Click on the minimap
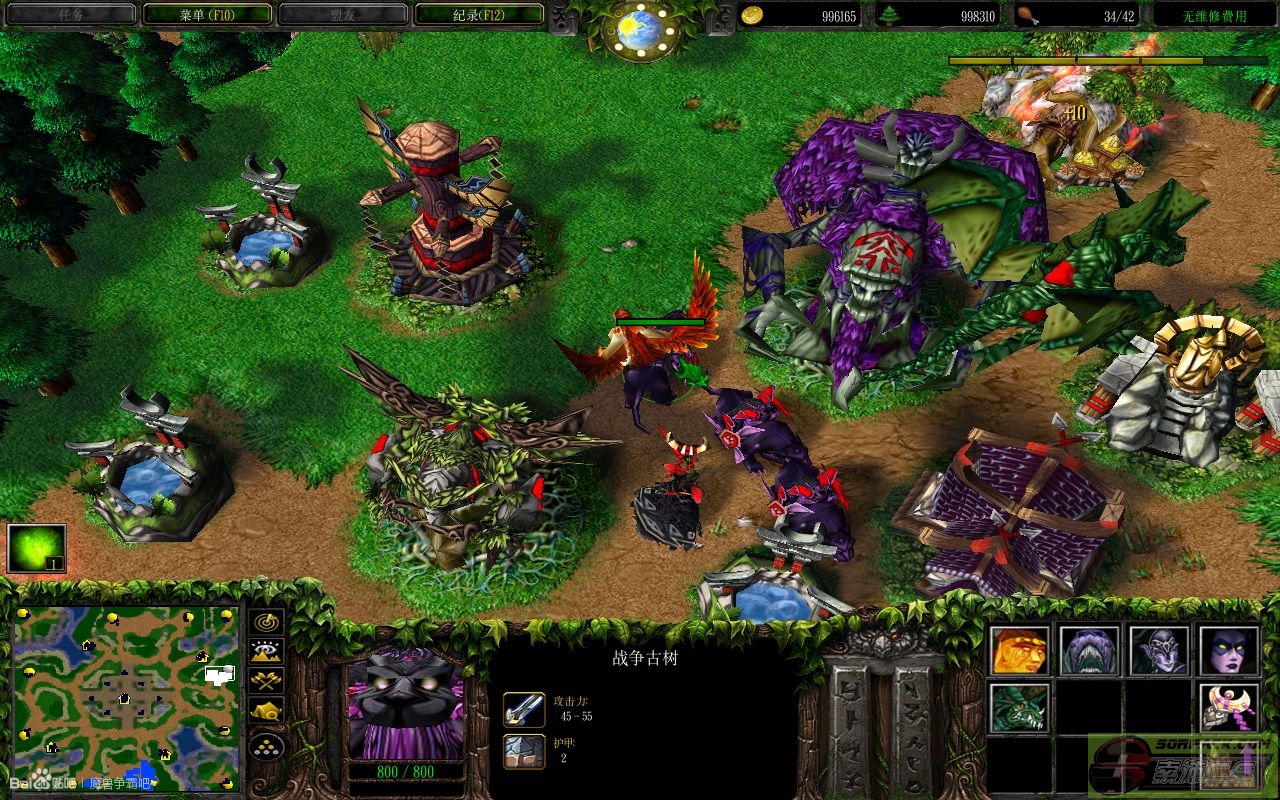The image size is (1280, 800). pos(126,697)
